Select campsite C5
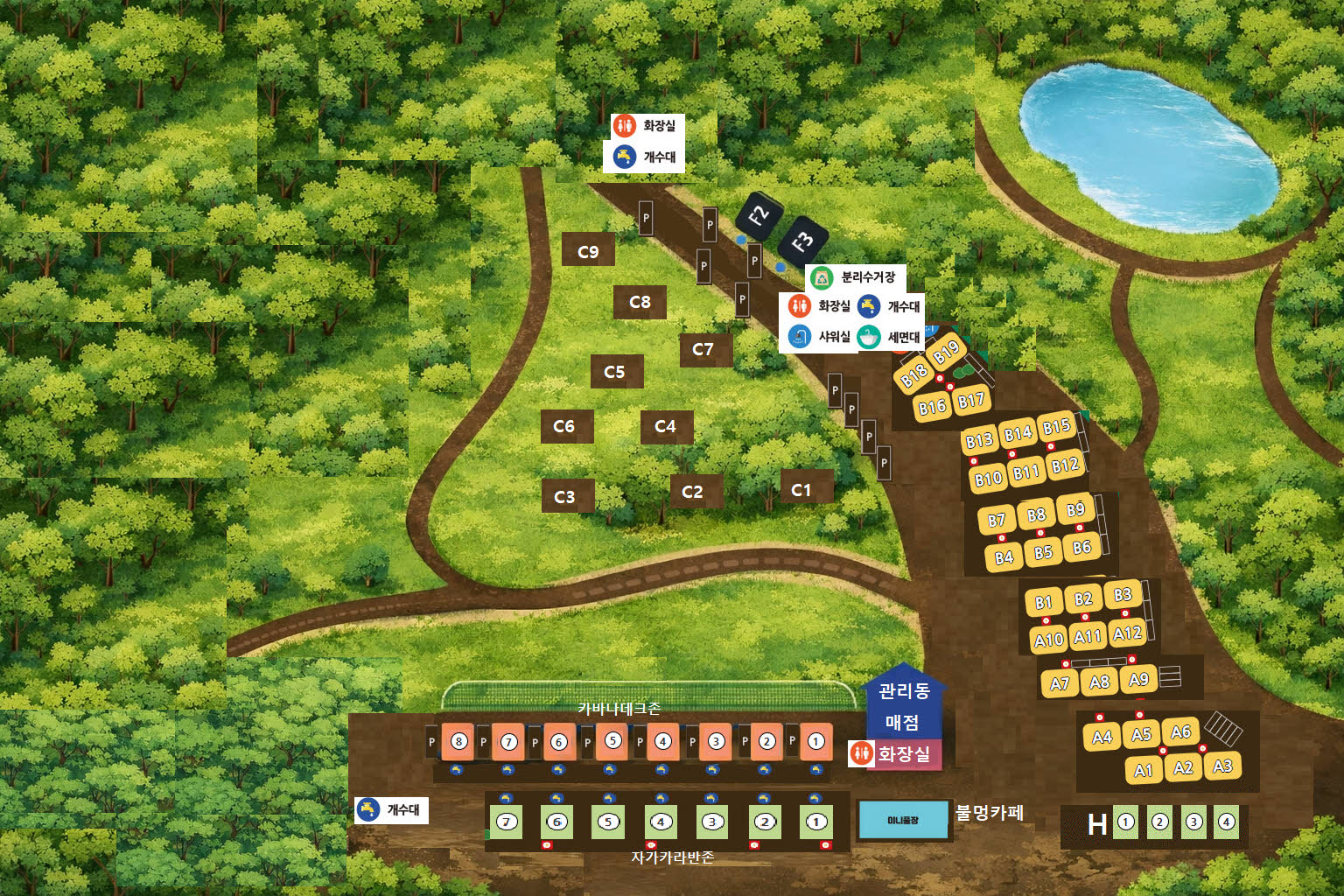Image resolution: width=1344 pixels, height=896 pixels. coord(615,372)
